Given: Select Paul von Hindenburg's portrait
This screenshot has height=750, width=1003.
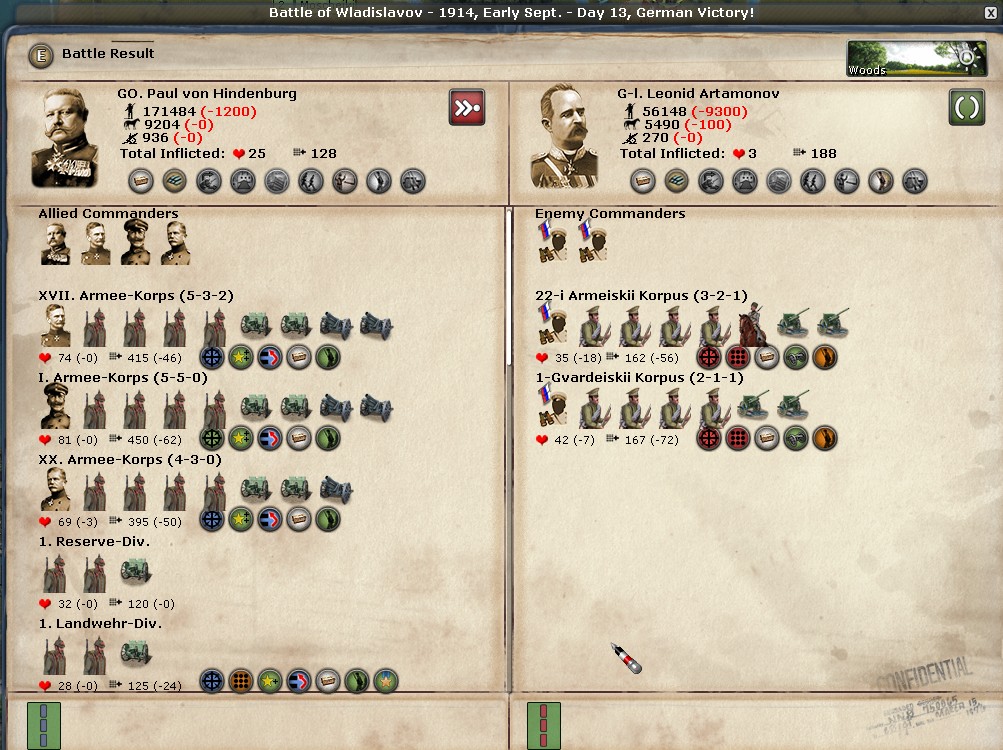Looking at the screenshot, I should click(65, 137).
